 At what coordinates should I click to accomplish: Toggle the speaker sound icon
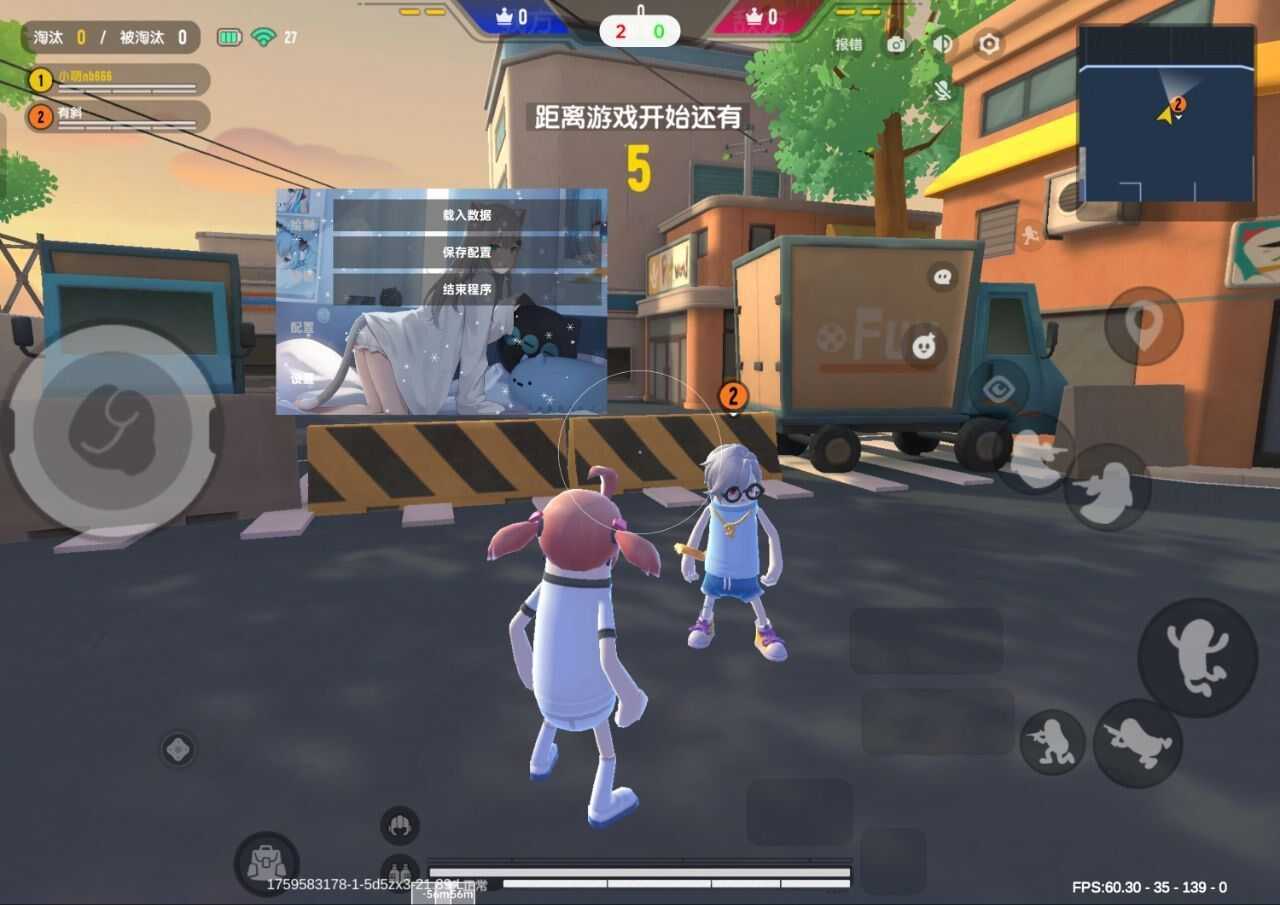tap(942, 44)
